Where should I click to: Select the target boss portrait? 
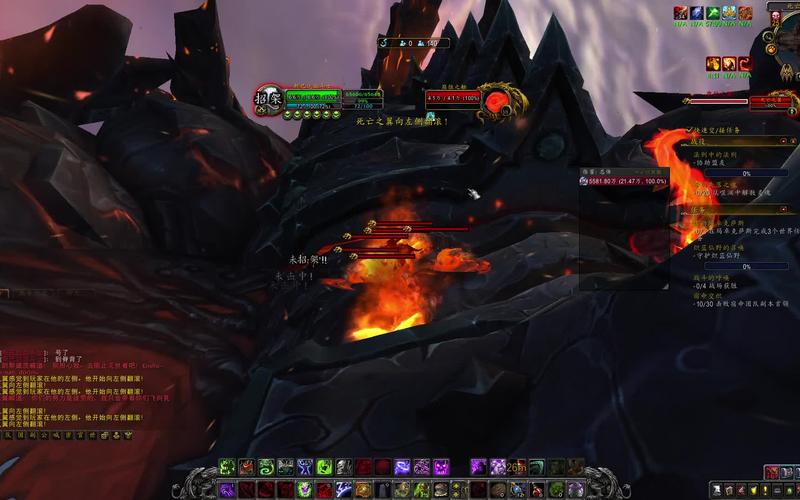click(x=497, y=99)
